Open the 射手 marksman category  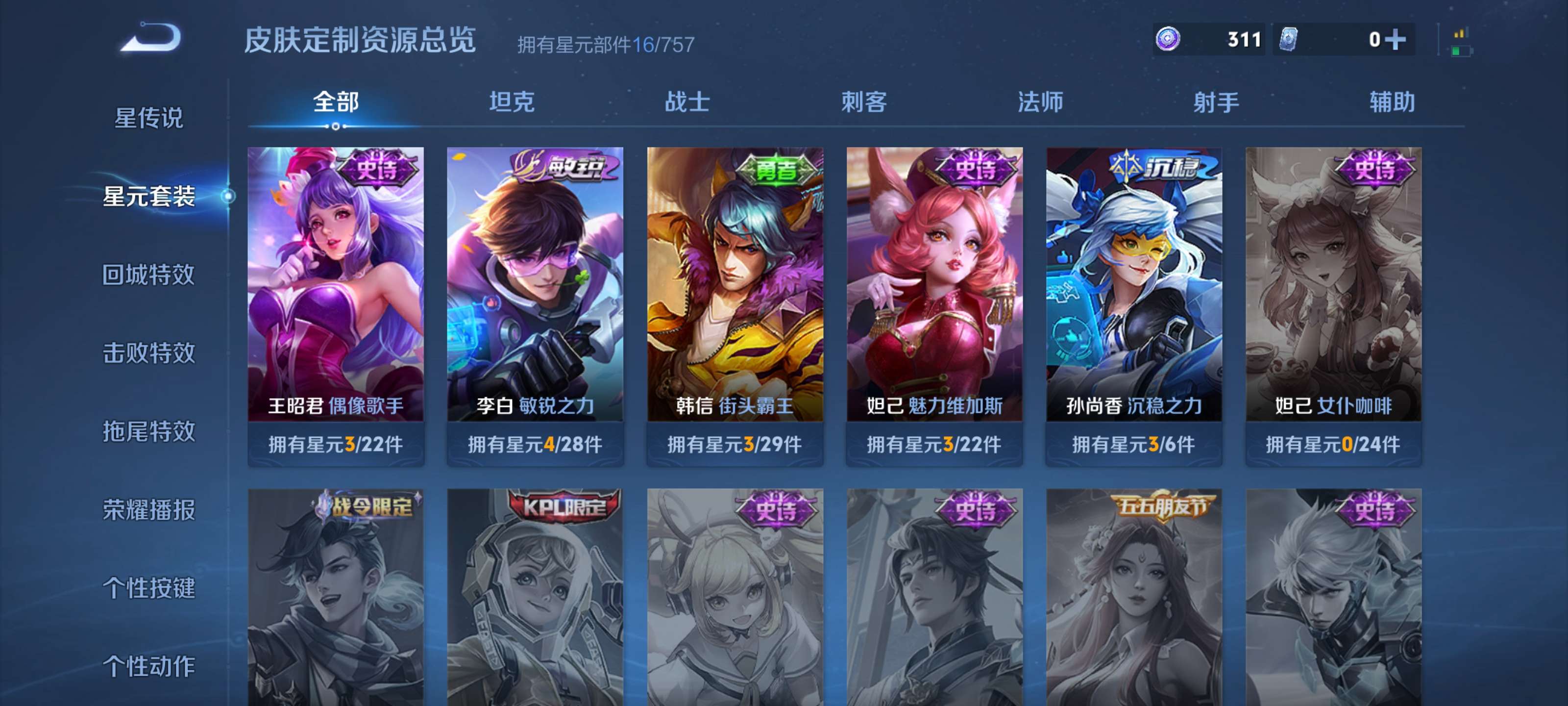(1217, 103)
